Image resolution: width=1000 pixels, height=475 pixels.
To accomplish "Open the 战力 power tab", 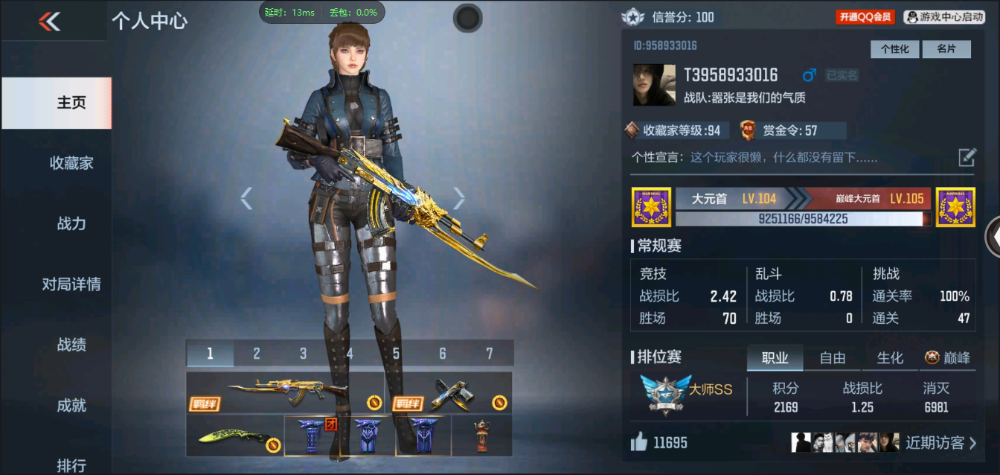I will 71,224.
